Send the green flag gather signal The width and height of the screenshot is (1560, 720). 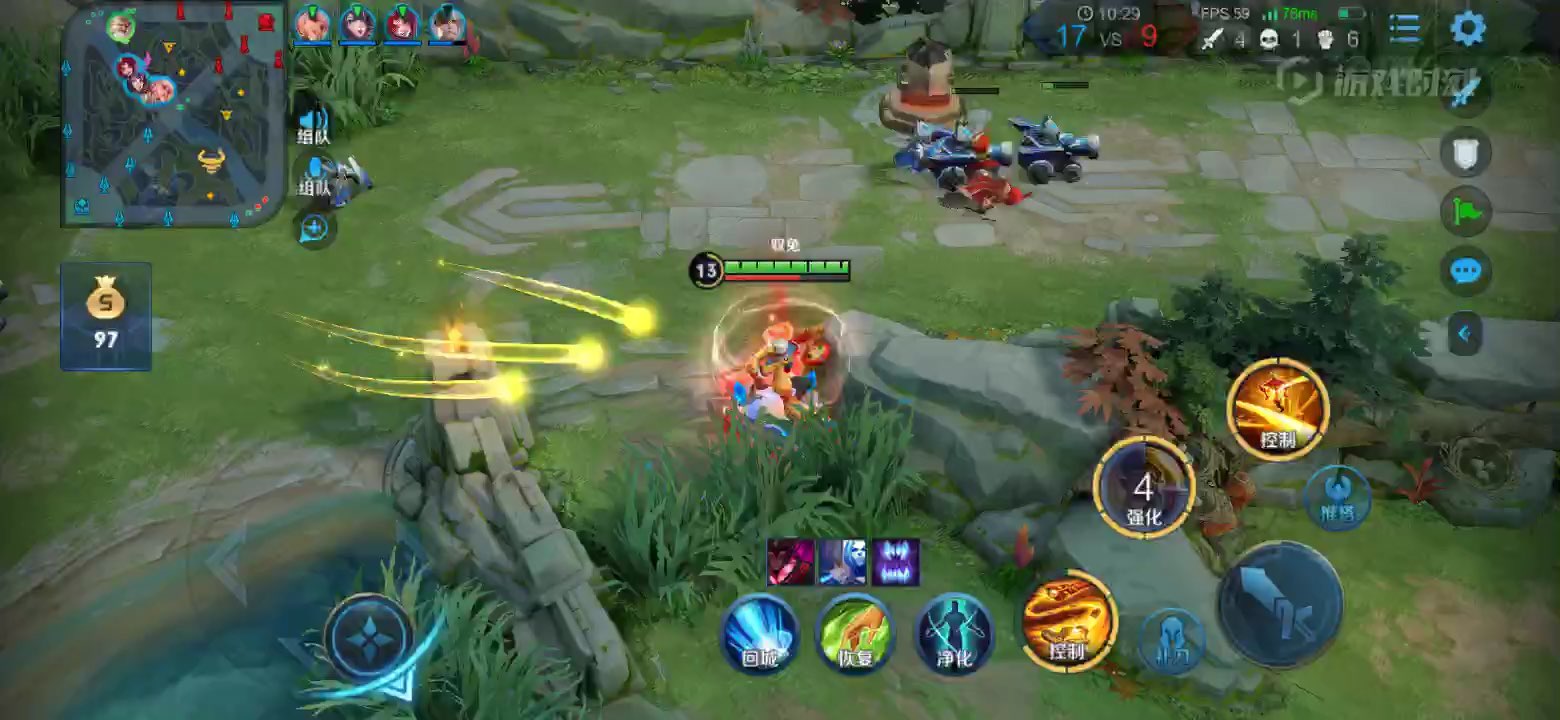[1466, 211]
